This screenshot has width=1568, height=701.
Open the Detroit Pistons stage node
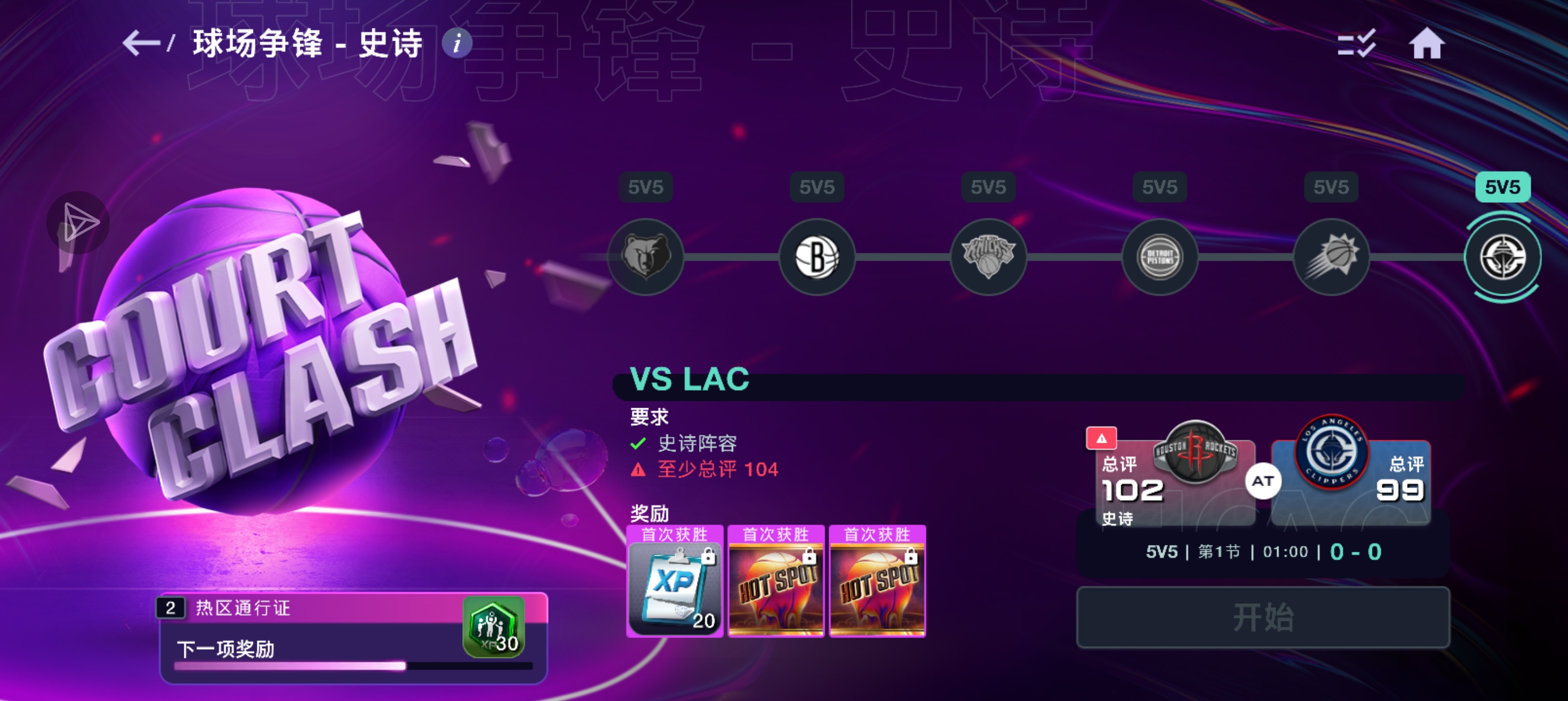pyautogui.click(x=1160, y=256)
